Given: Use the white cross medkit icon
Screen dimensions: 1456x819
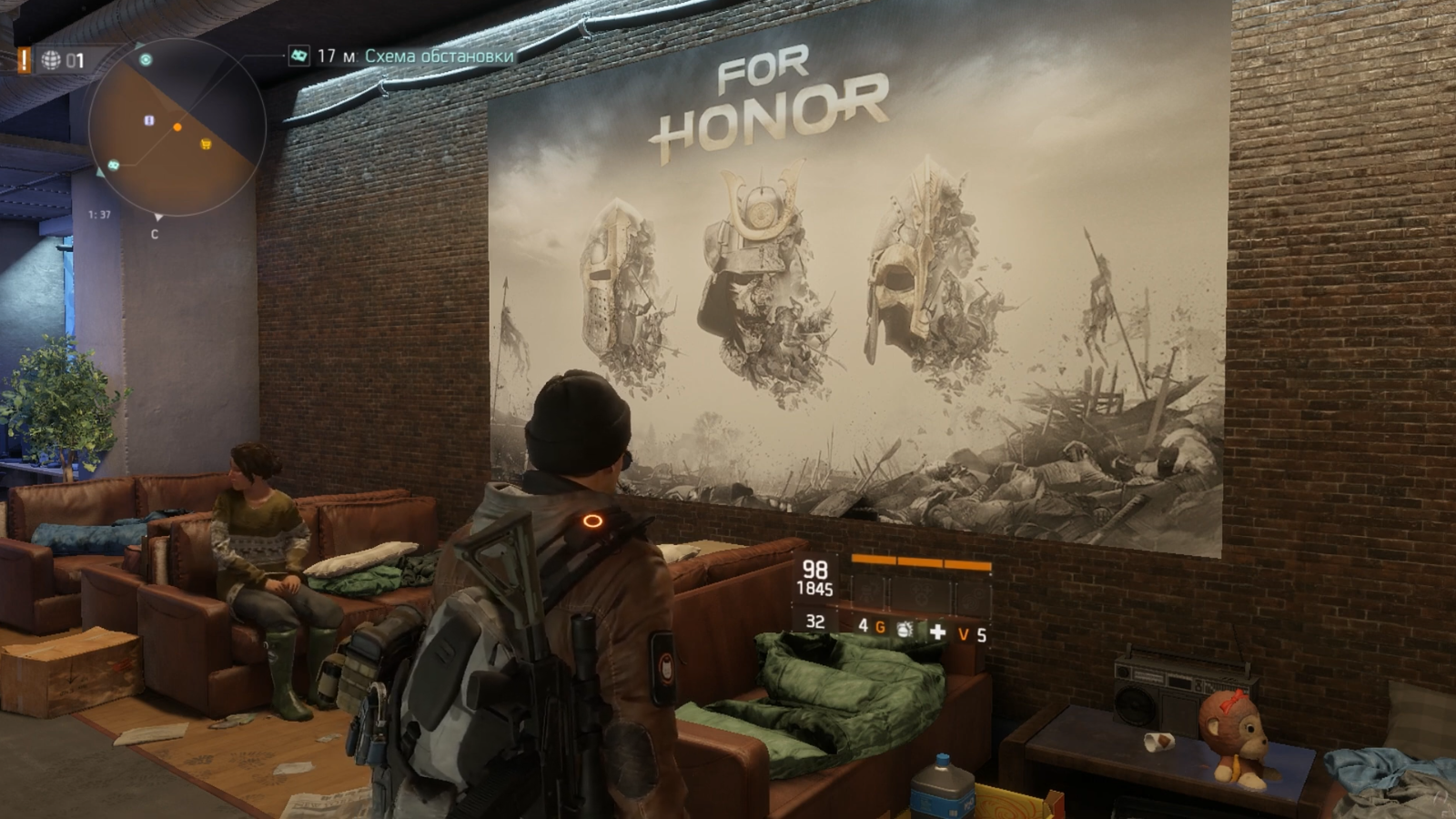Looking at the screenshot, I should [937, 631].
